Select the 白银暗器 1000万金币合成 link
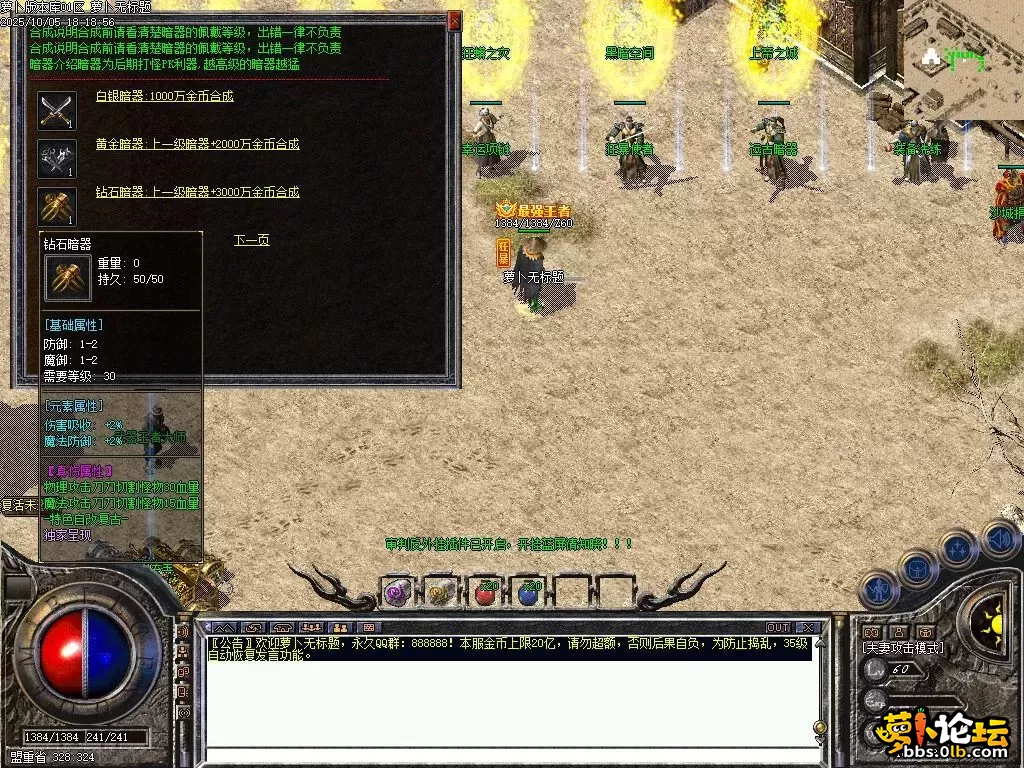Viewport: 1024px width, 768px height. 164,97
